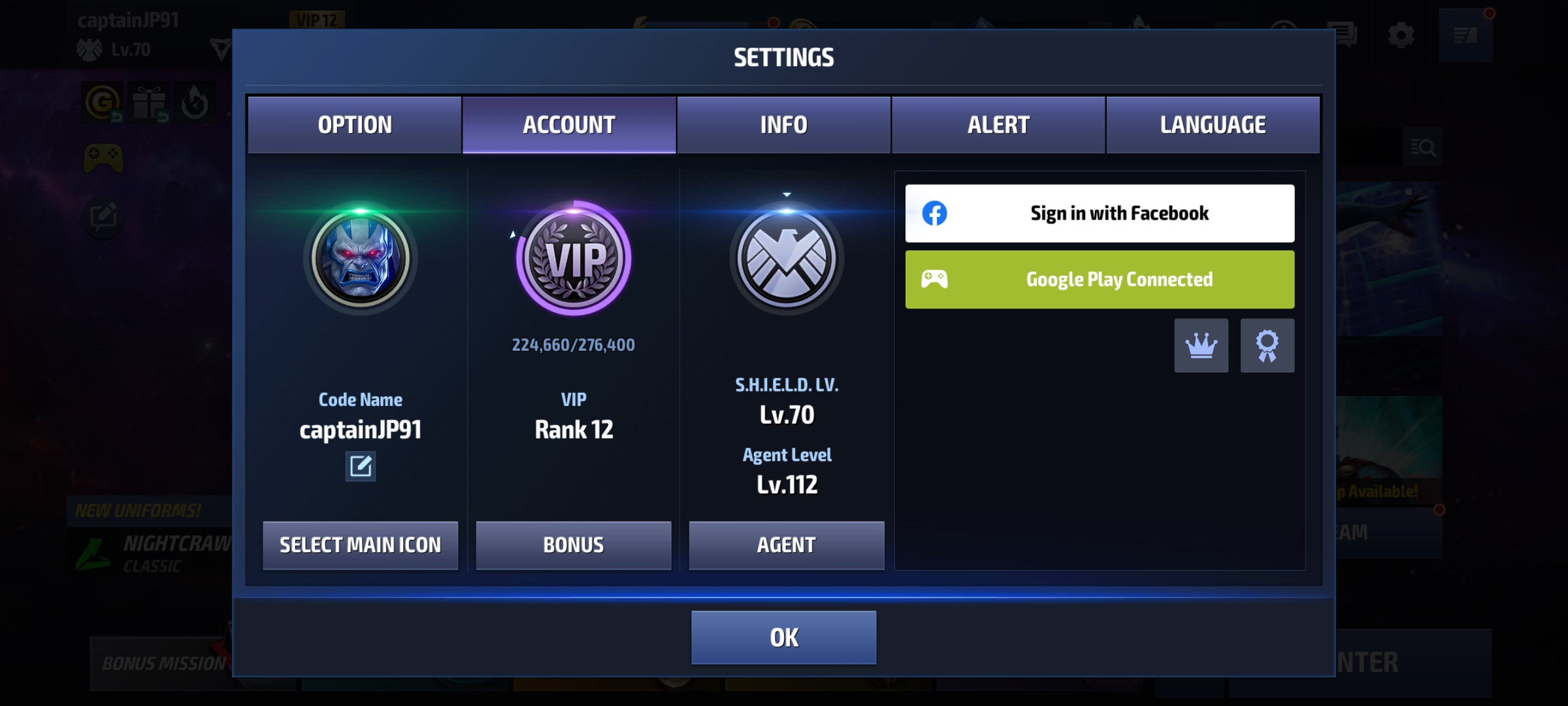Click the achievement ribbon badge icon

[1267, 346]
